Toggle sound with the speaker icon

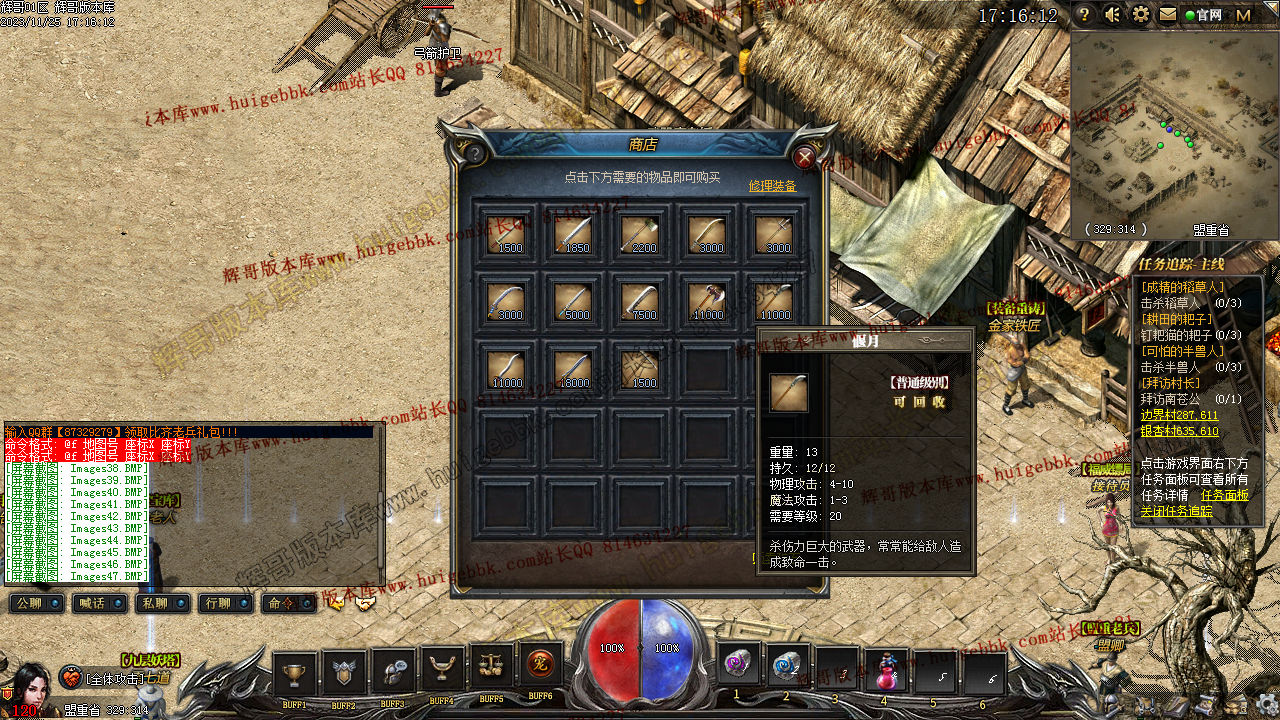[1112, 15]
